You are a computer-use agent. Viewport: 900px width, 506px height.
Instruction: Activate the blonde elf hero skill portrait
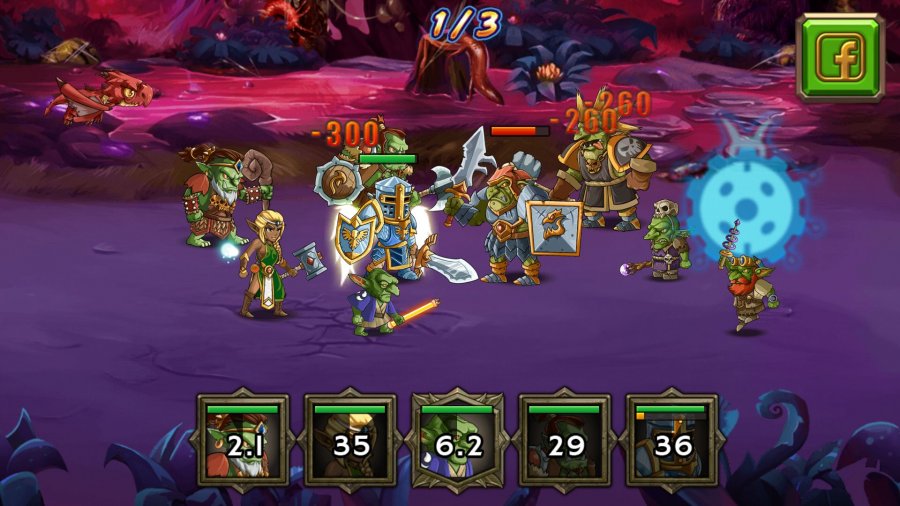[x=350, y=440]
